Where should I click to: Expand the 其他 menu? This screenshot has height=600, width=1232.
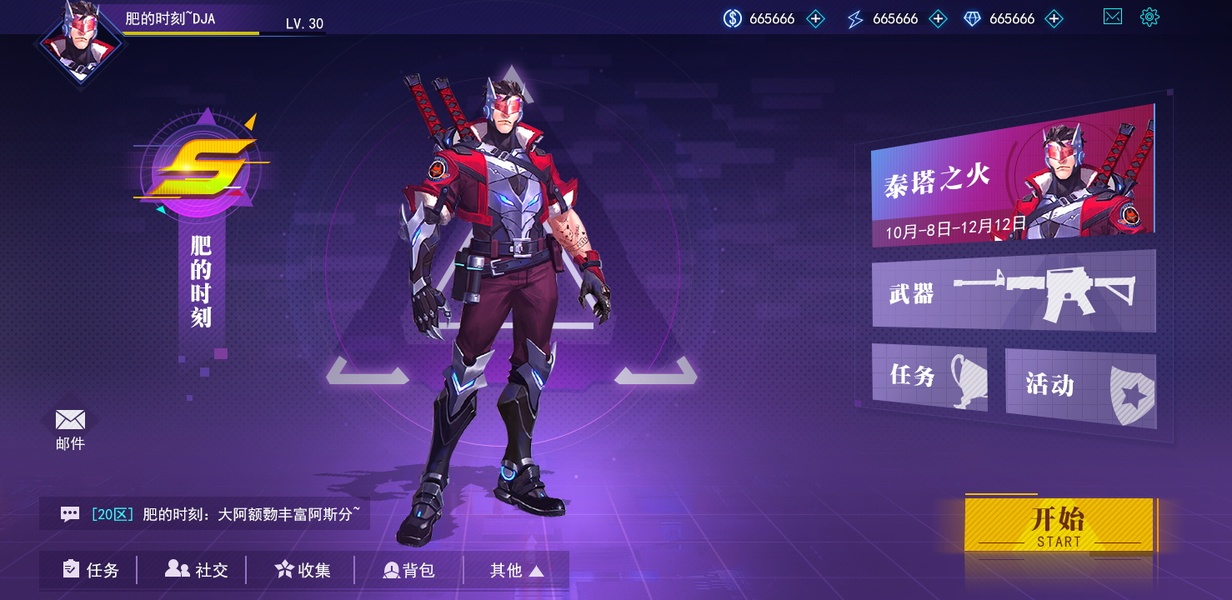pyautogui.click(x=516, y=570)
